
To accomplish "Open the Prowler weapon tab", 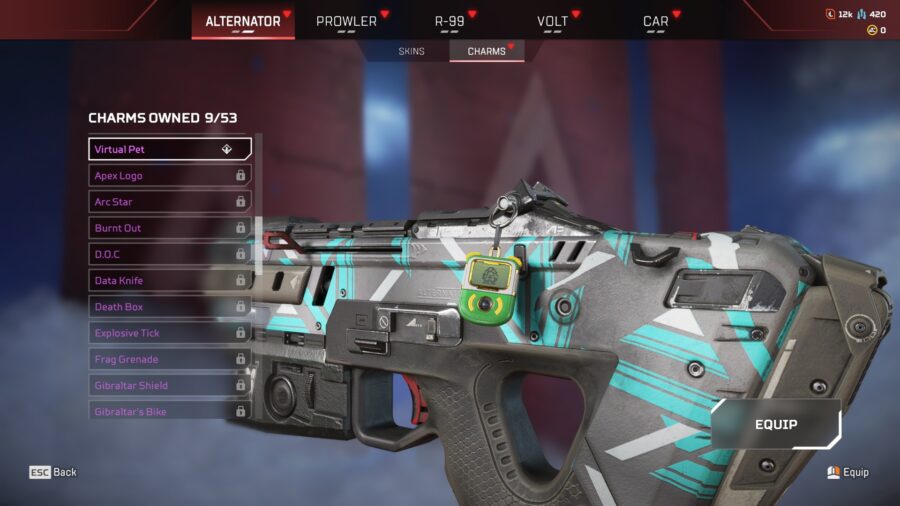I will tap(346, 21).
